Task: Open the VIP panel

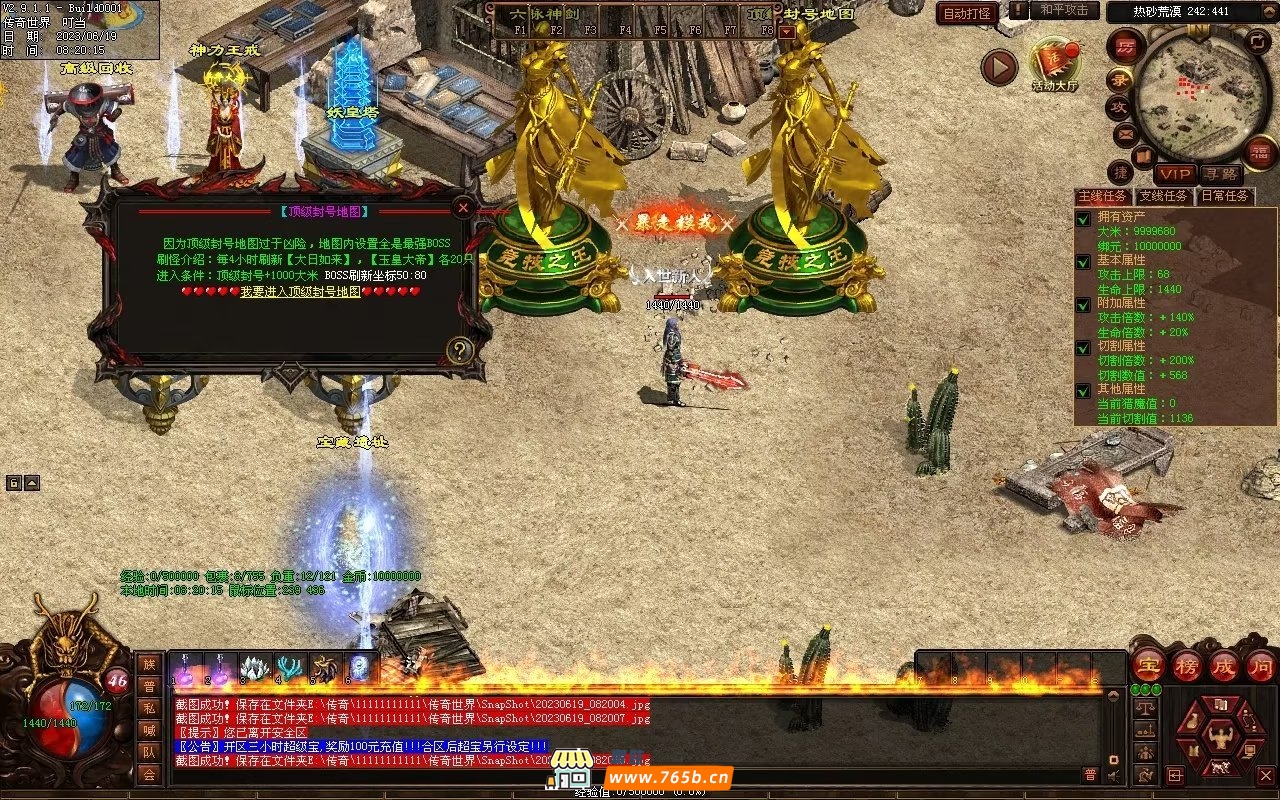Action: click(1175, 174)
